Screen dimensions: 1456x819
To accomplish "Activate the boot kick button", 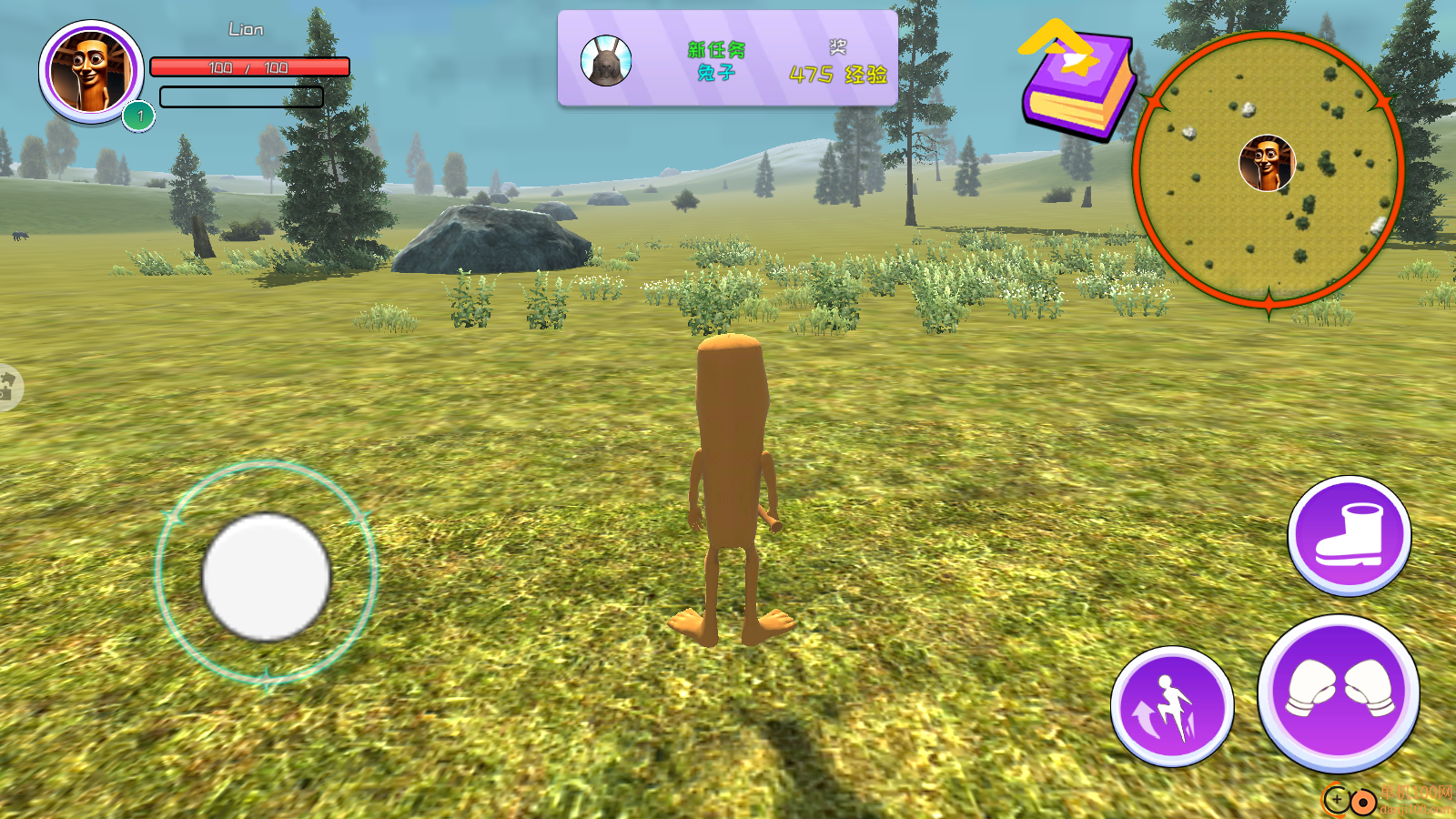I will point(1350,536).
